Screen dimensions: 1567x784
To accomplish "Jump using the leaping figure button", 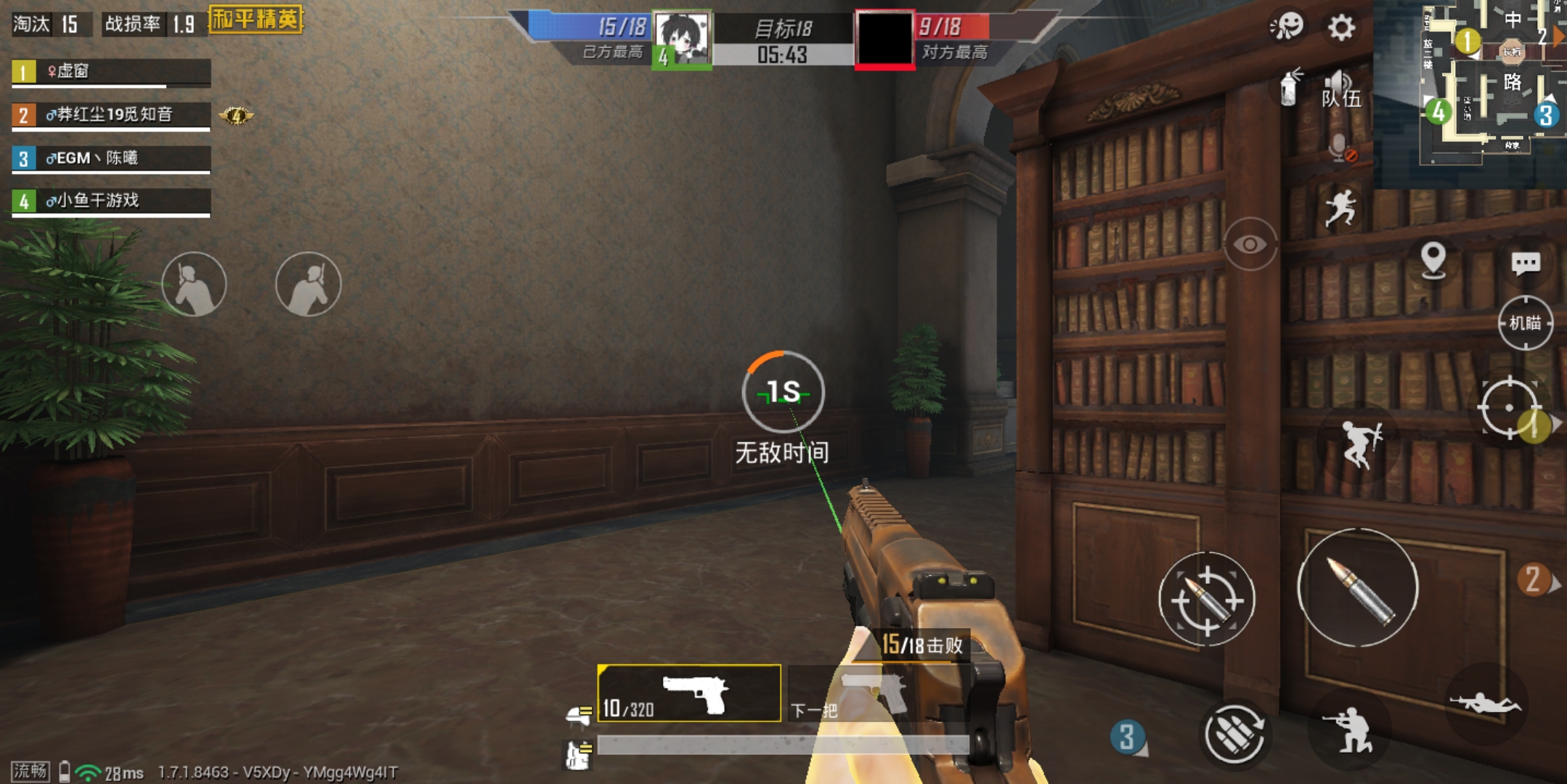I will pyautogui.click(x=1360, y=441).
